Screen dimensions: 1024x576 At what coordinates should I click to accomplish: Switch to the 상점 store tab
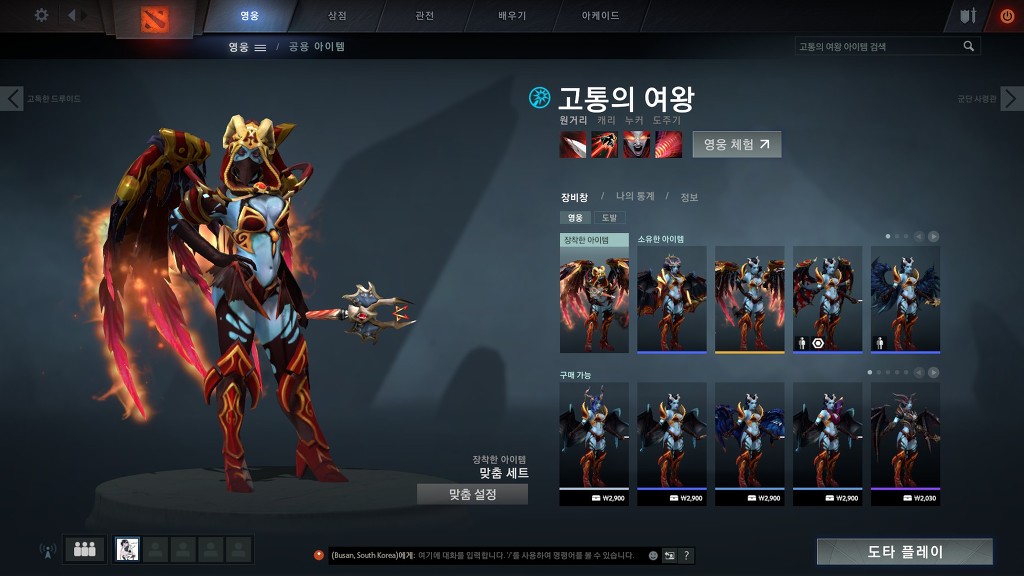pyautogui.click(x=337, y=16)
